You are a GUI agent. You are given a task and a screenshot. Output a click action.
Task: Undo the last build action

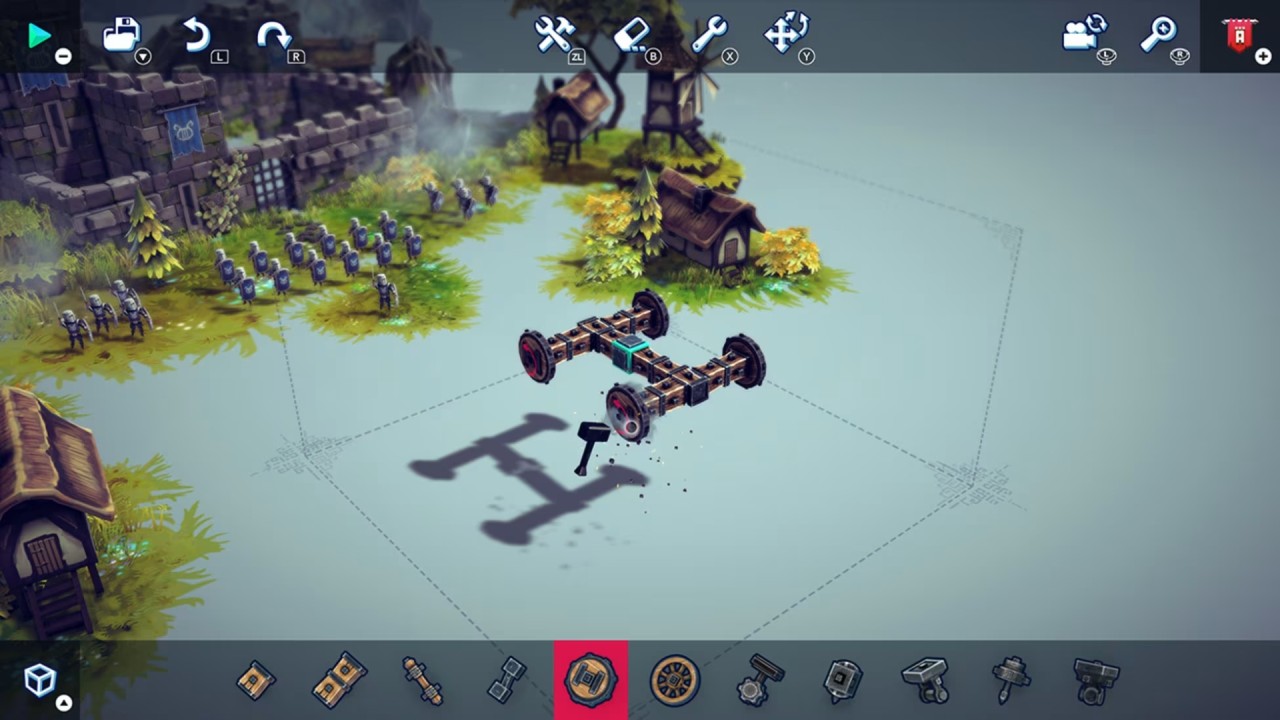click(x=196, y=32)
